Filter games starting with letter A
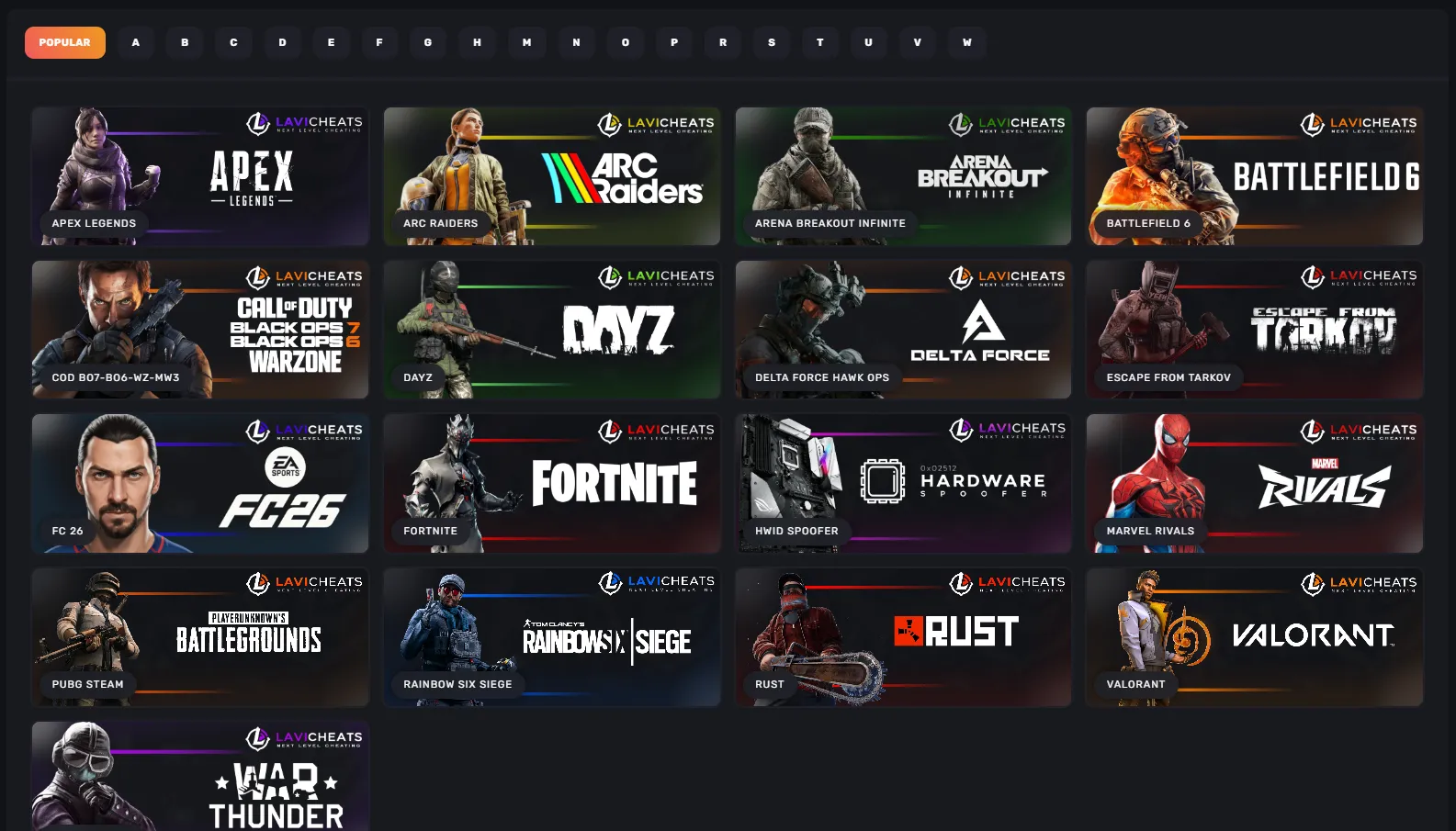This screenshot has height=831, width=1456. 135,42
